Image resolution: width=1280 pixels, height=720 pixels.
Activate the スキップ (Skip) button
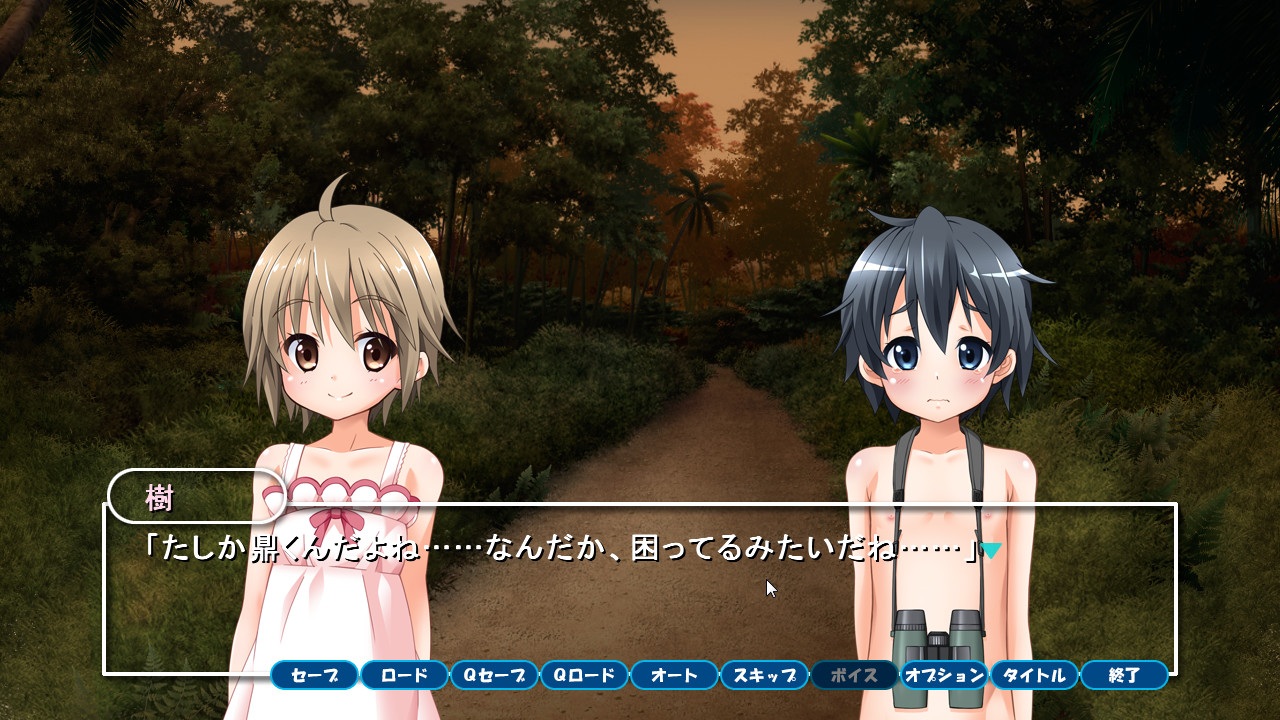click(764, 675)
